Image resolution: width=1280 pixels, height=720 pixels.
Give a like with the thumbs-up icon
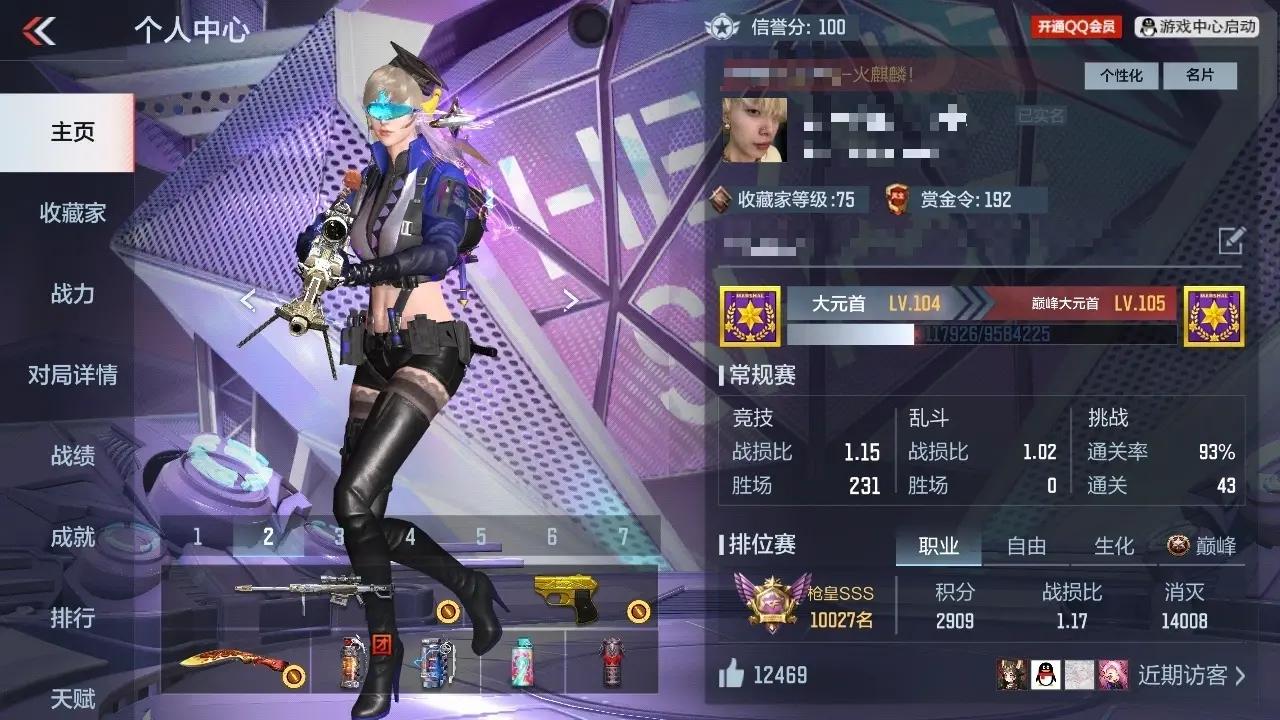tap(732, 675)
